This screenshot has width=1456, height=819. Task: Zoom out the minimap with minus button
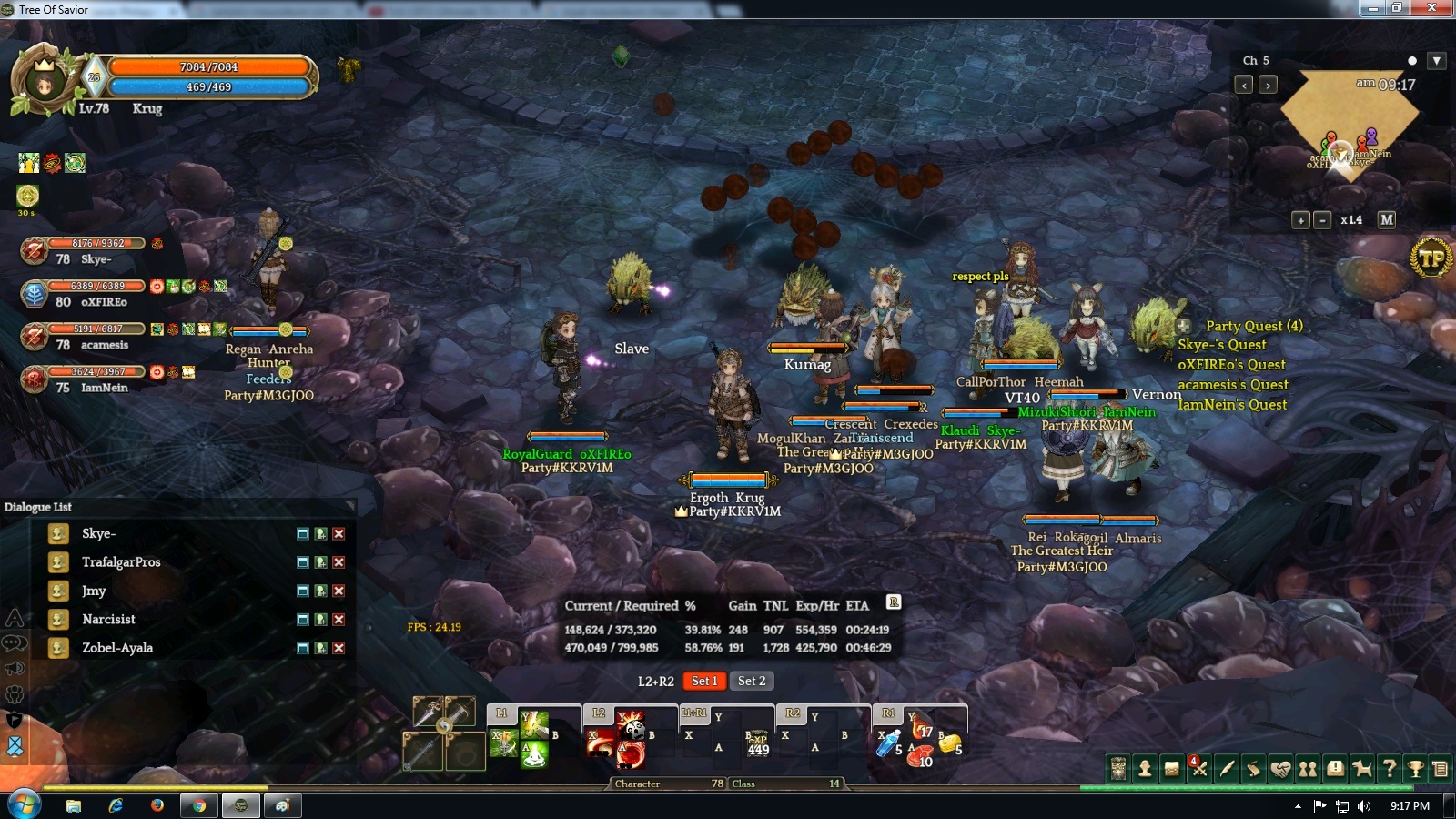pyautogui.click(x=1322, y=220)
